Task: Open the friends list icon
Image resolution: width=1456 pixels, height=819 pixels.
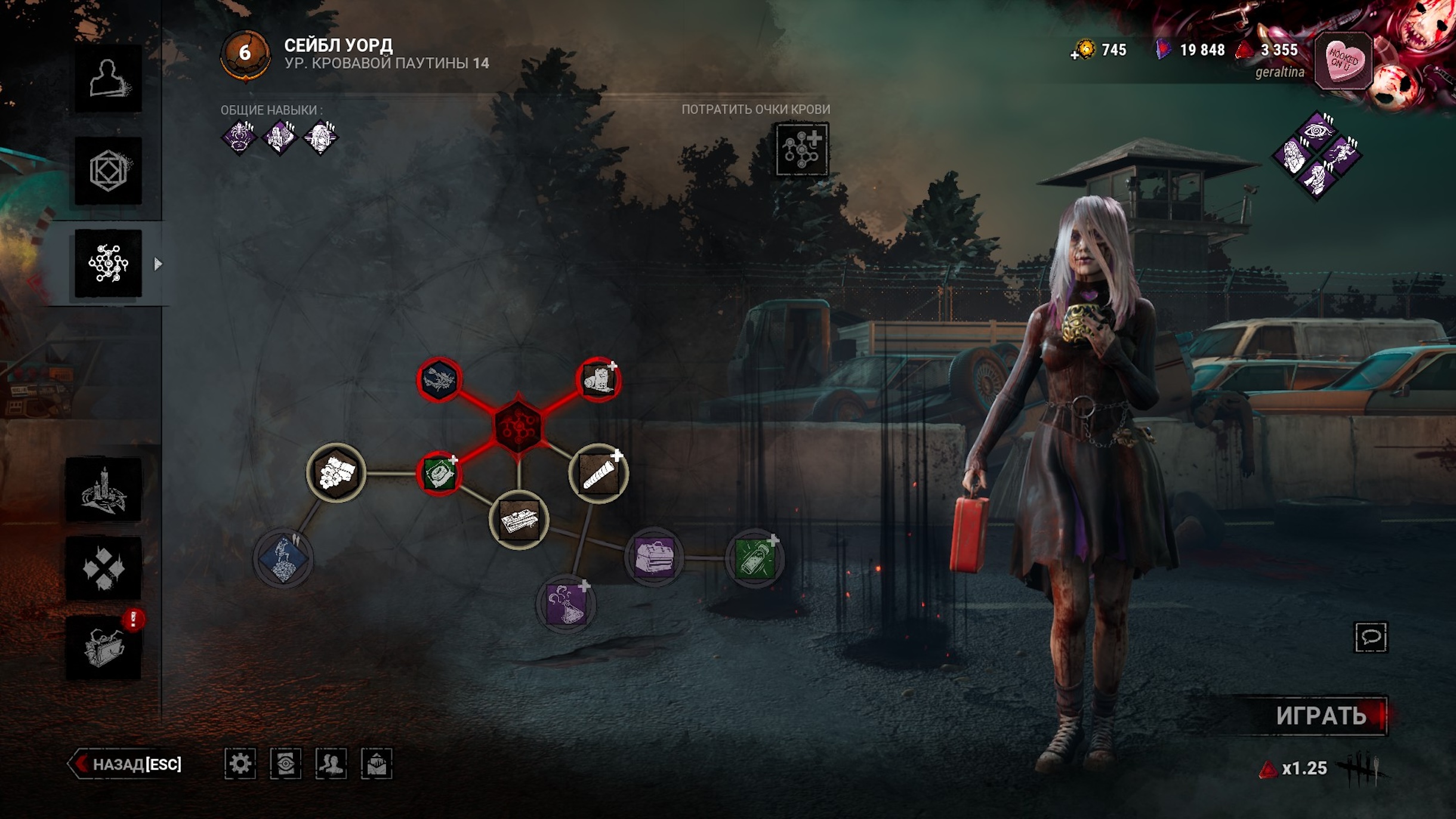Action: tap(331, 764)
